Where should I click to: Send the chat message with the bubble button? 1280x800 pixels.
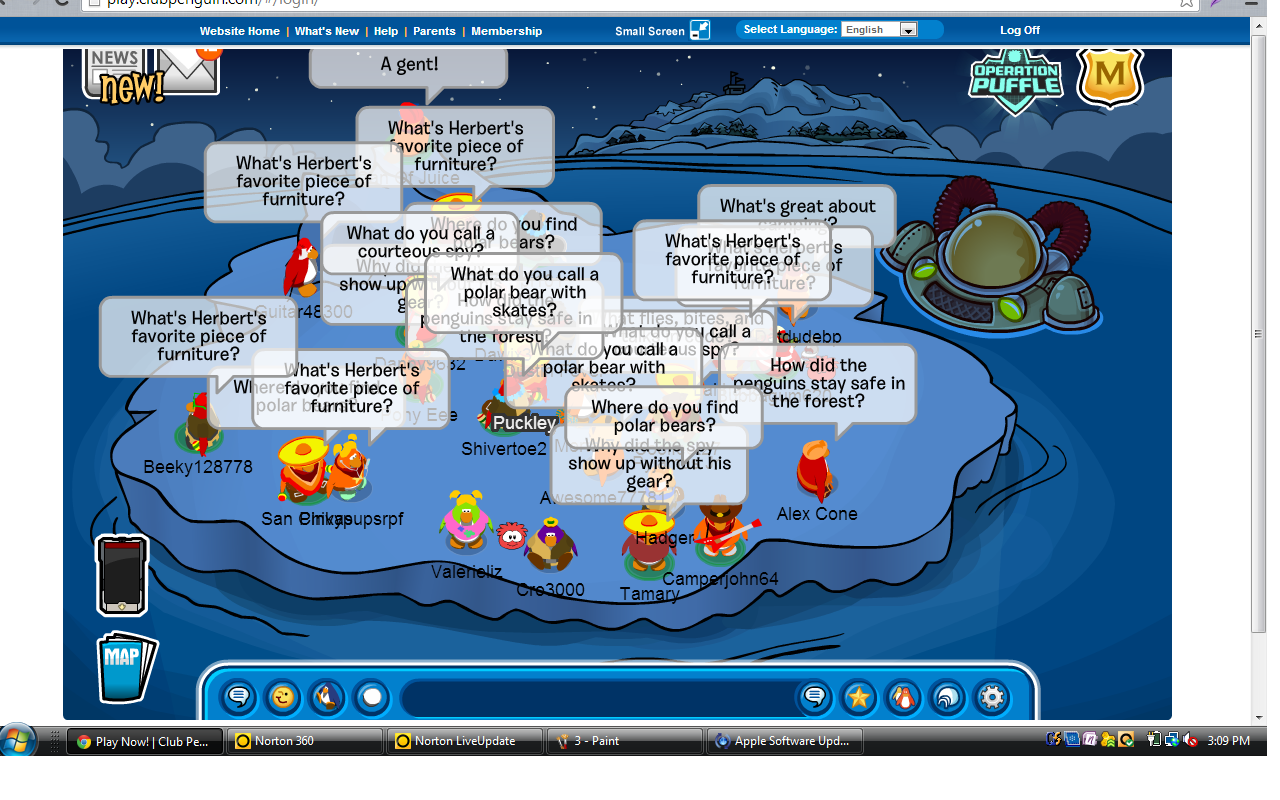[x=815, y=697]
